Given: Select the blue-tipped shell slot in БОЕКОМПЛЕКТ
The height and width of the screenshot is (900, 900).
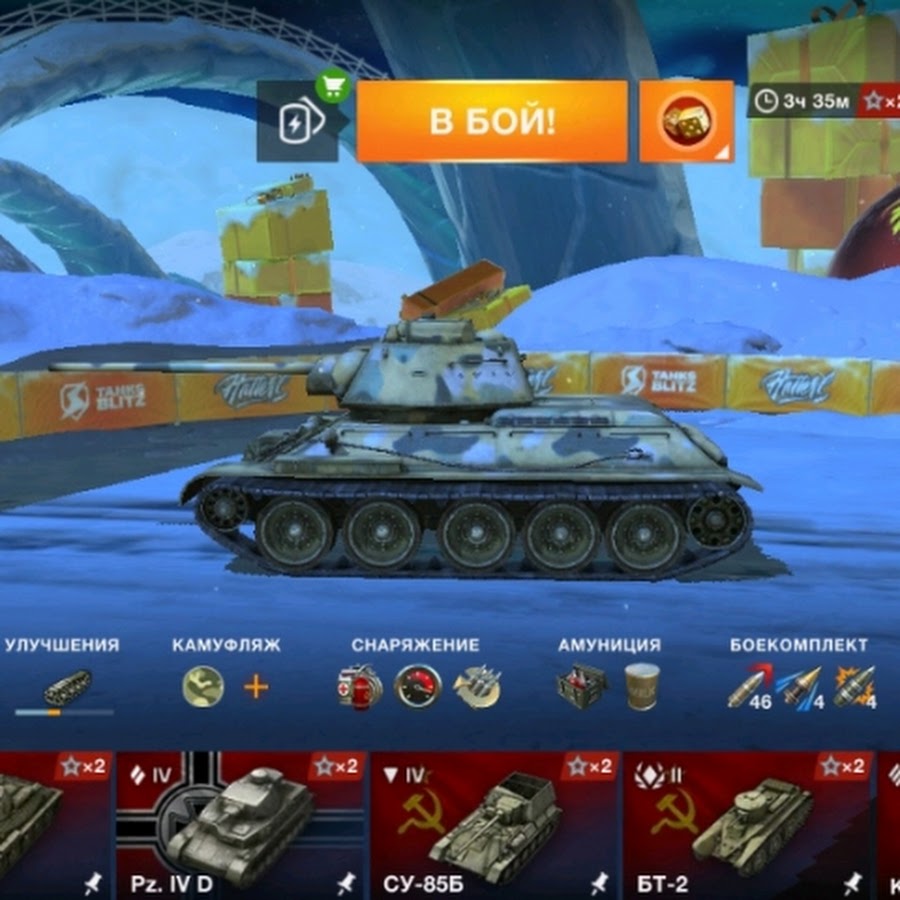Looking at the screenshot, I should [802, 687].
